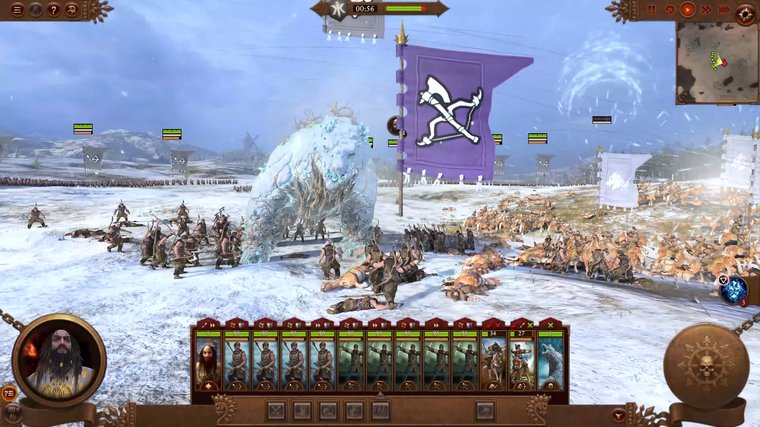
Task: Set double fast-forward speed
Action: pos(705,10)
